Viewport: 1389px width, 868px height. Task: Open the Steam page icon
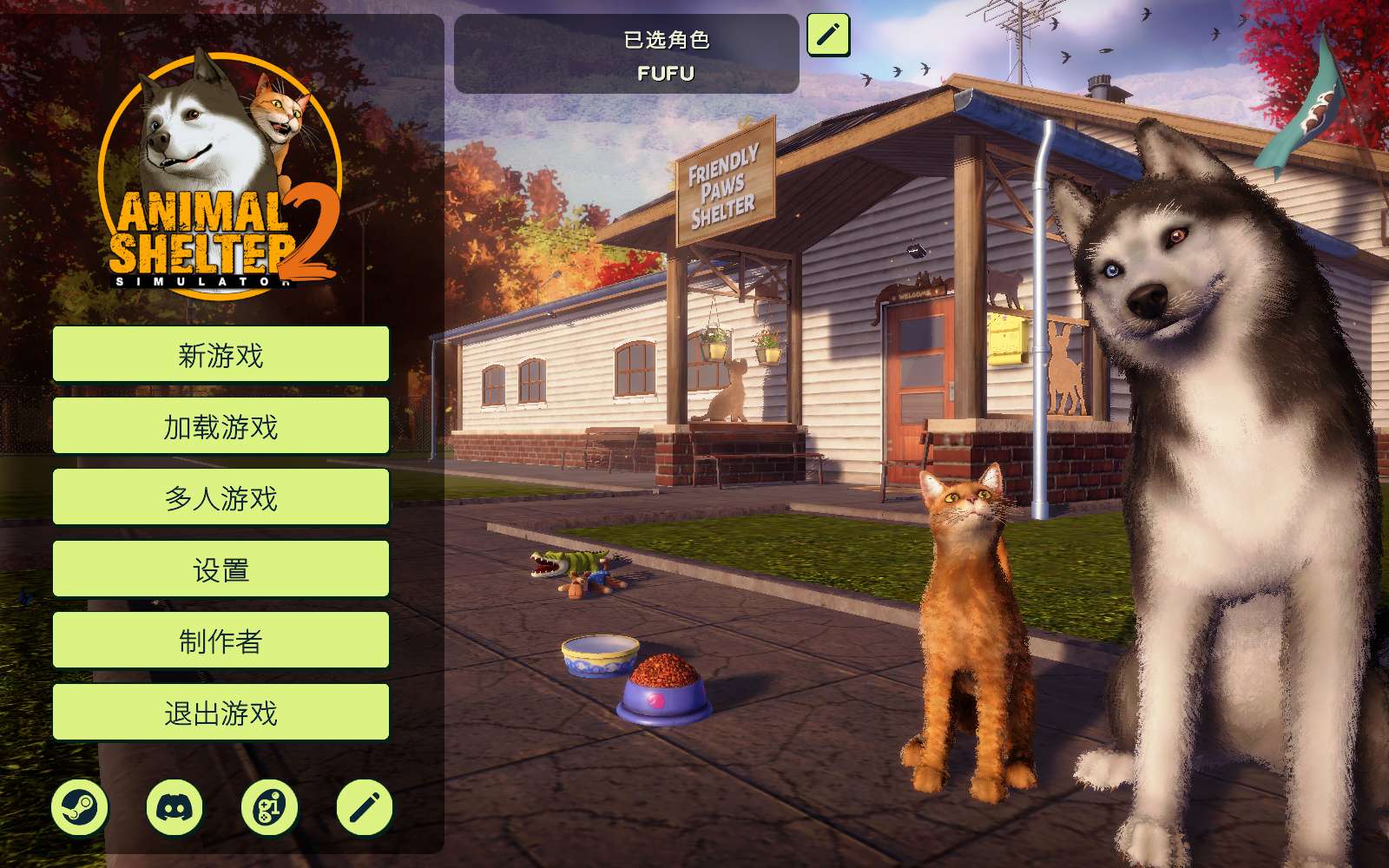click(x=80, y=808)
